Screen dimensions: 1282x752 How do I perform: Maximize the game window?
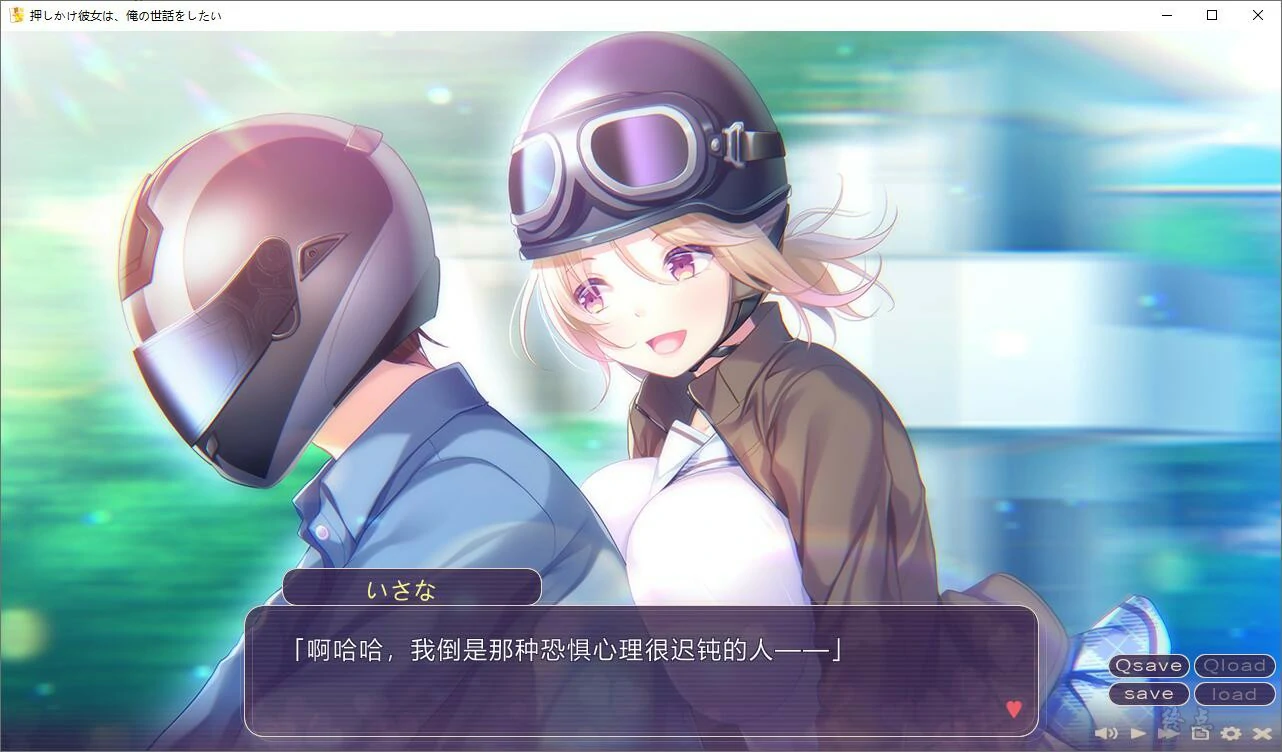tap(1211, 15)
